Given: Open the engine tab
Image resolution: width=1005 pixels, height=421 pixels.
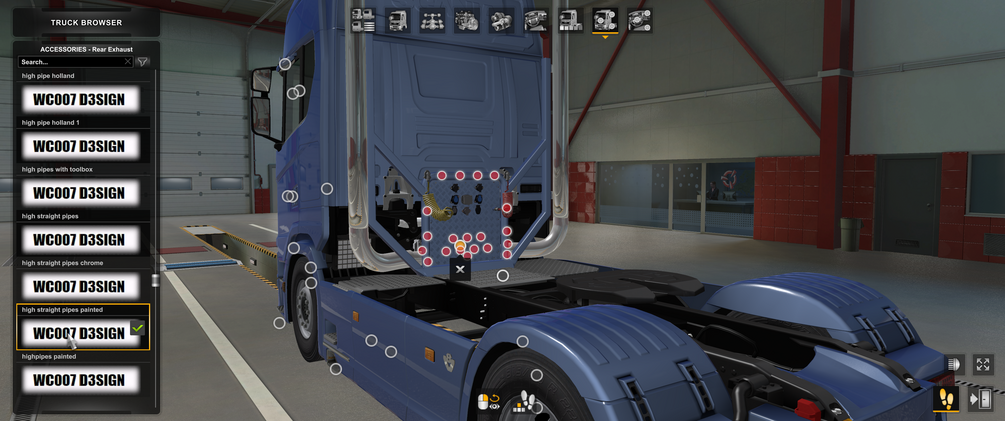Looking at the screenshot, I should [467, 20].
